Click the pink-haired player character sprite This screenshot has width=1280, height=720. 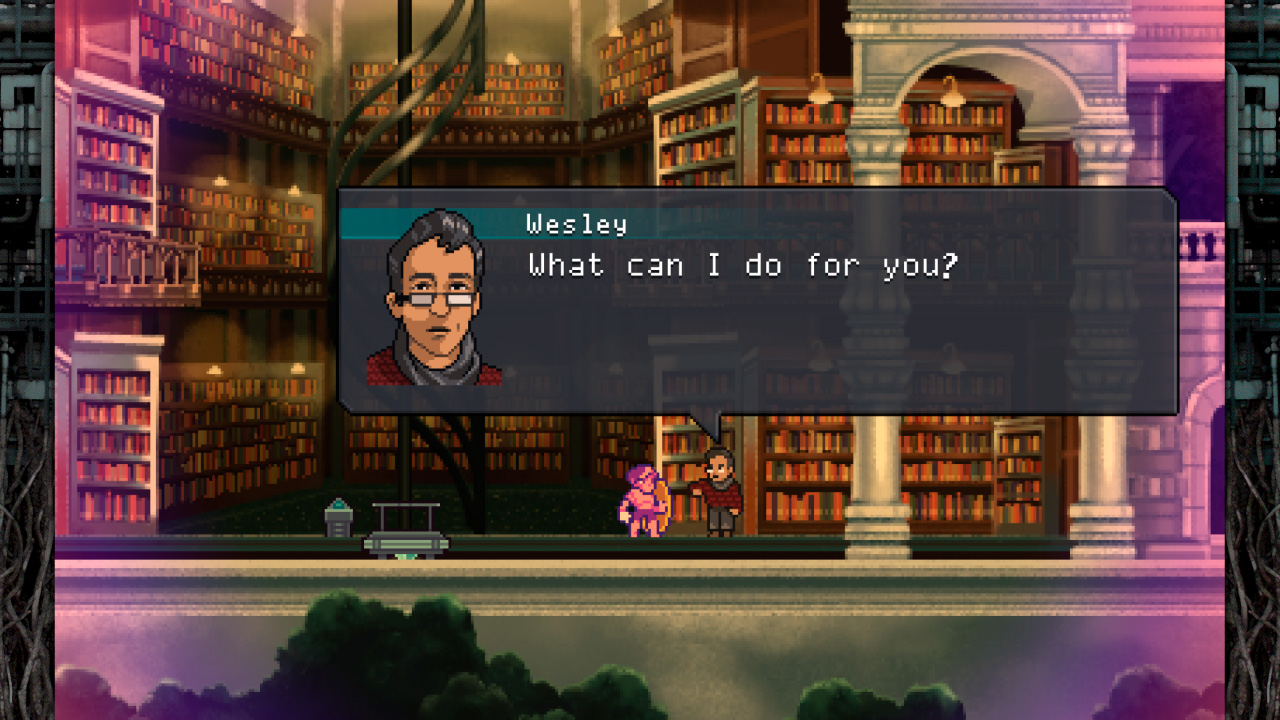click(x=648, y=500)
